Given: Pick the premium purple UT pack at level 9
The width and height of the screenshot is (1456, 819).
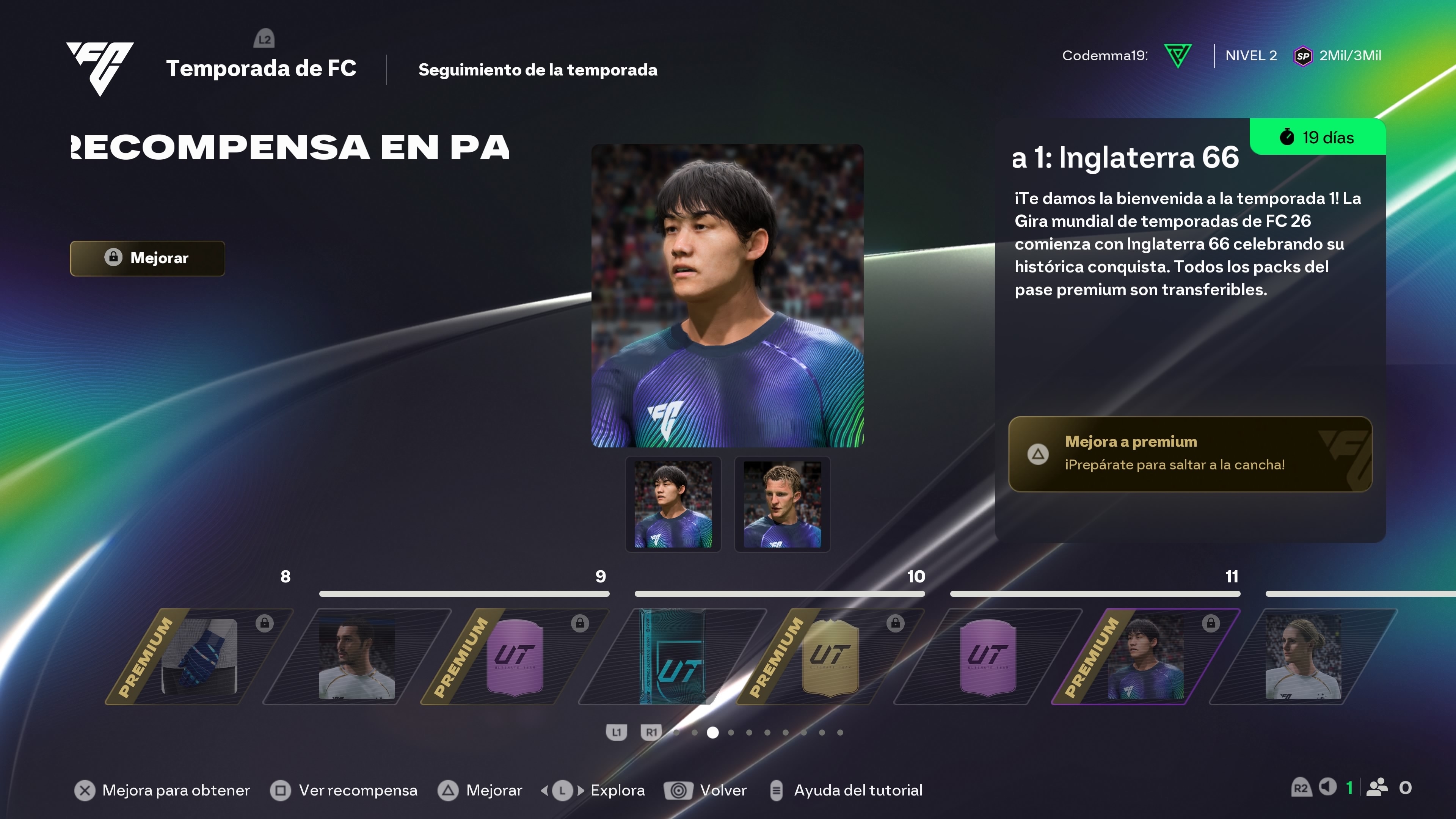Looking at the screenshot, I should [515, 656].
